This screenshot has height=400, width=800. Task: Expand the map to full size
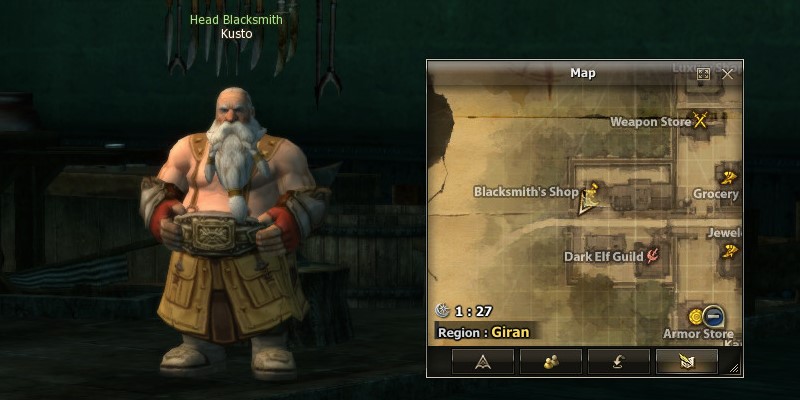pos(703,74)
